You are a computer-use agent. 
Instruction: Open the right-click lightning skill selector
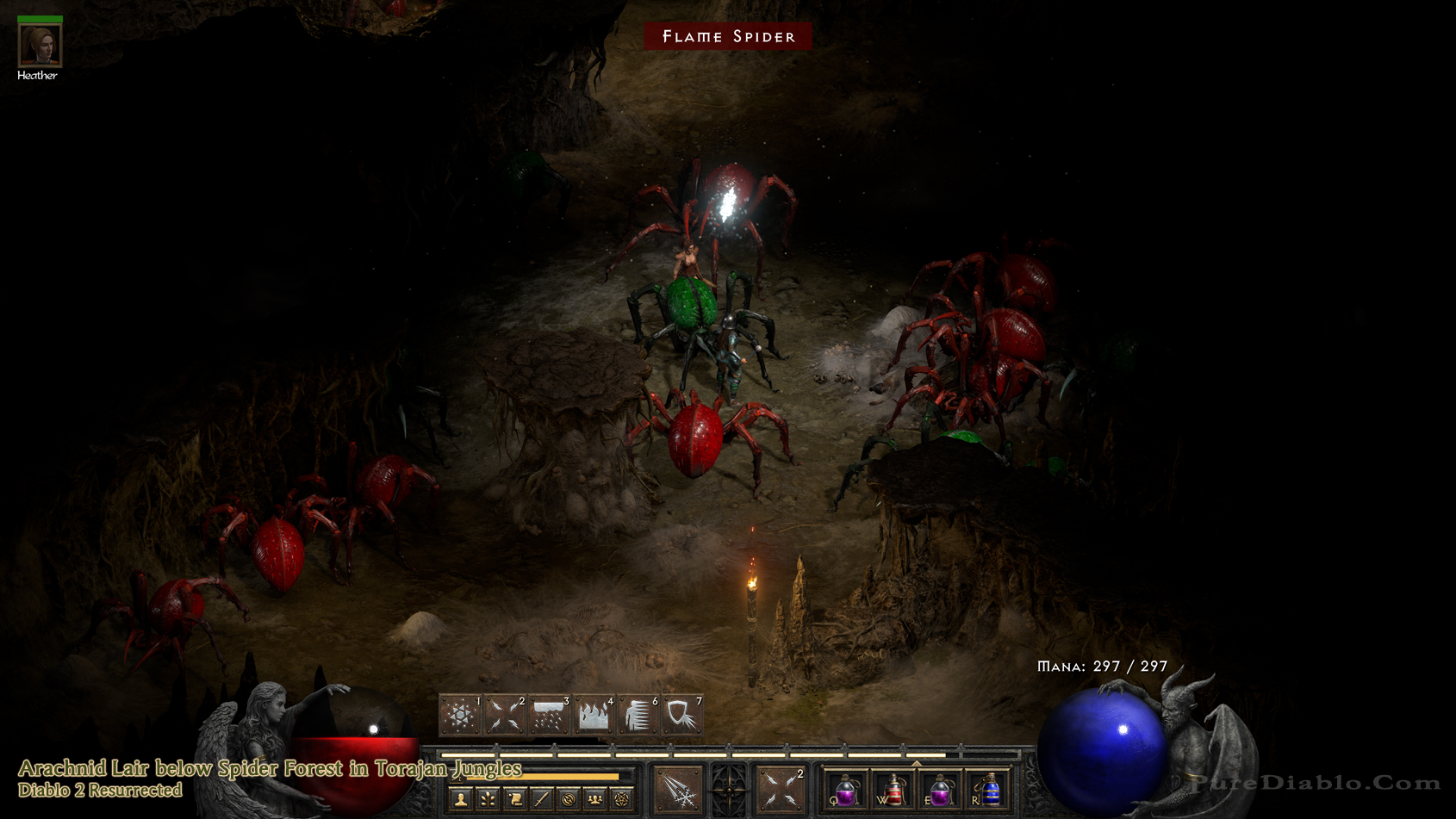781,789
